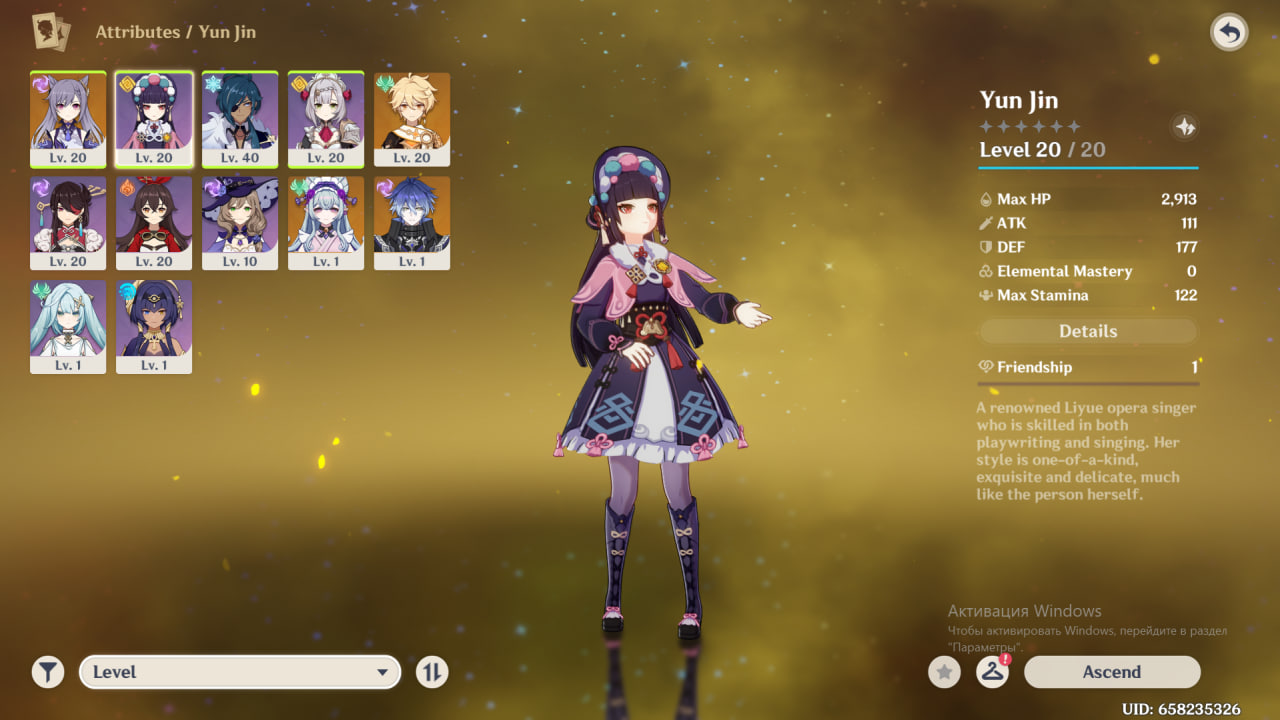Choose the blond Traveler portrait
The height and width of the screenshot is (720, 1280).
click(x=412, y=118)
